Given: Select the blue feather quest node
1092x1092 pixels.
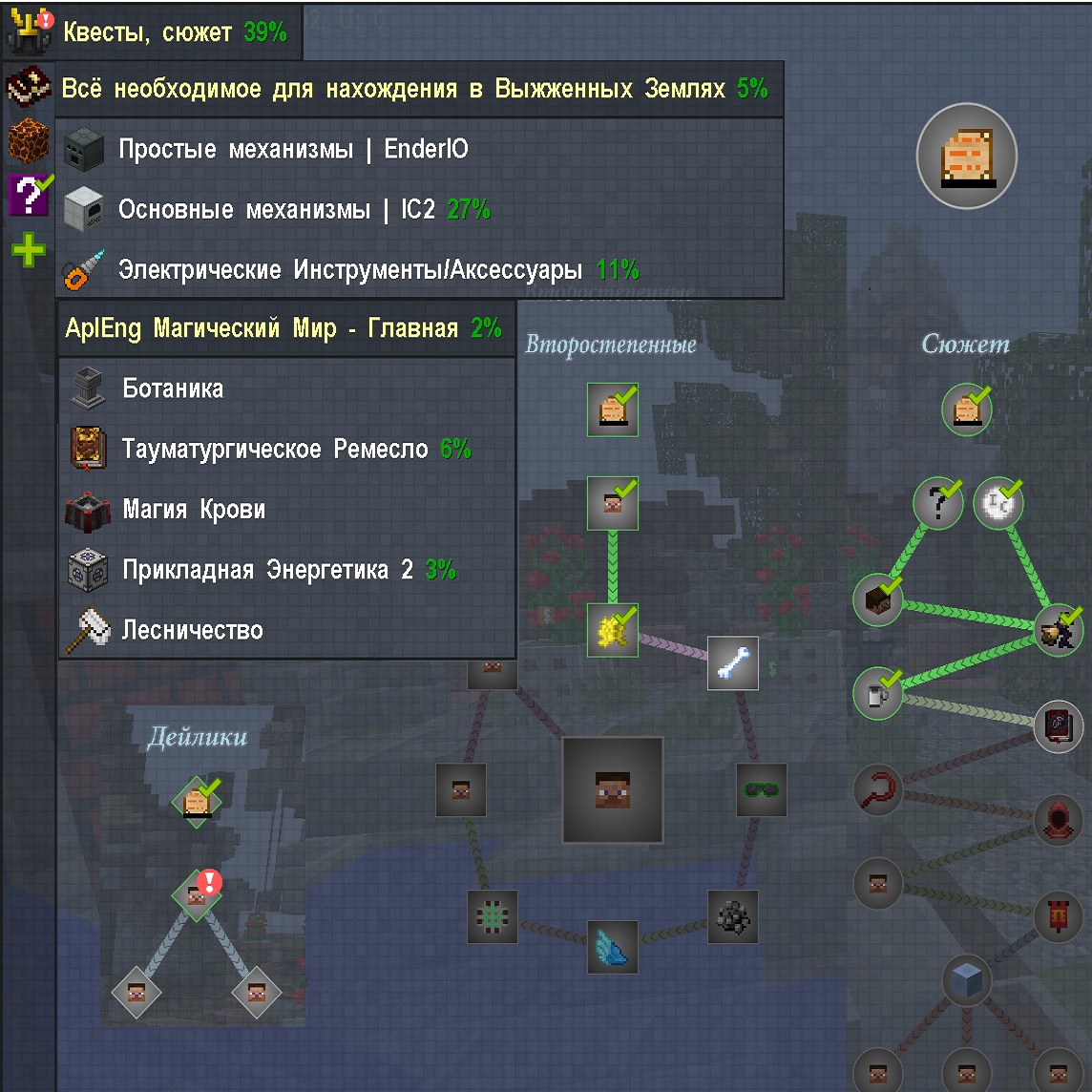Looking at the screenshot, I should tap(612, 946).
